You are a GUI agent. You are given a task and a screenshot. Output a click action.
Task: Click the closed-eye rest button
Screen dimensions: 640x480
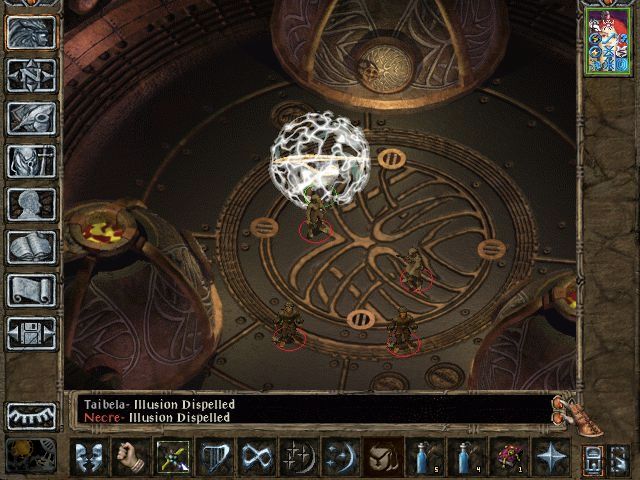click(32, 415)
